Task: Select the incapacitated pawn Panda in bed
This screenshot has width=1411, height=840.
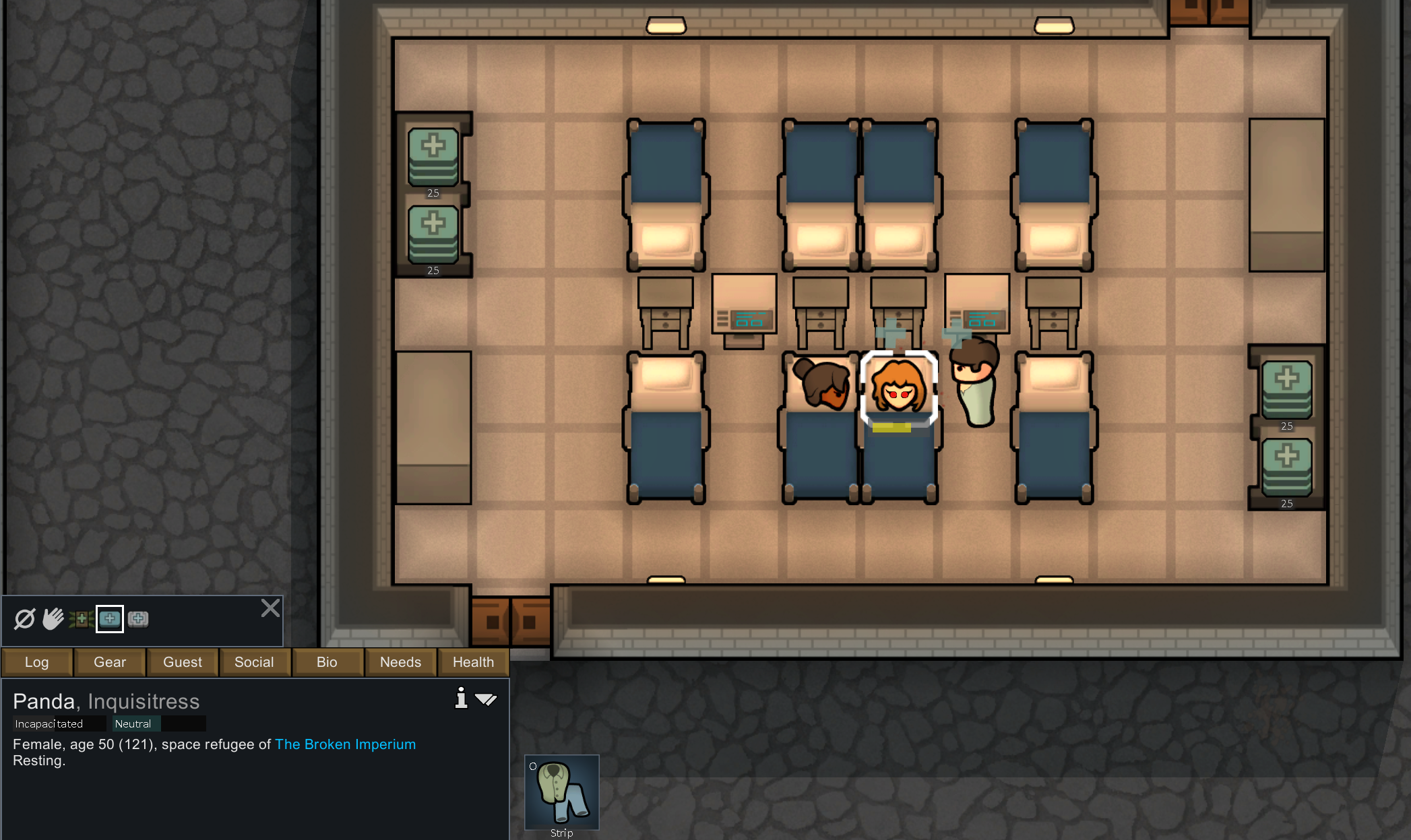Action: click(x=899, y=389)
